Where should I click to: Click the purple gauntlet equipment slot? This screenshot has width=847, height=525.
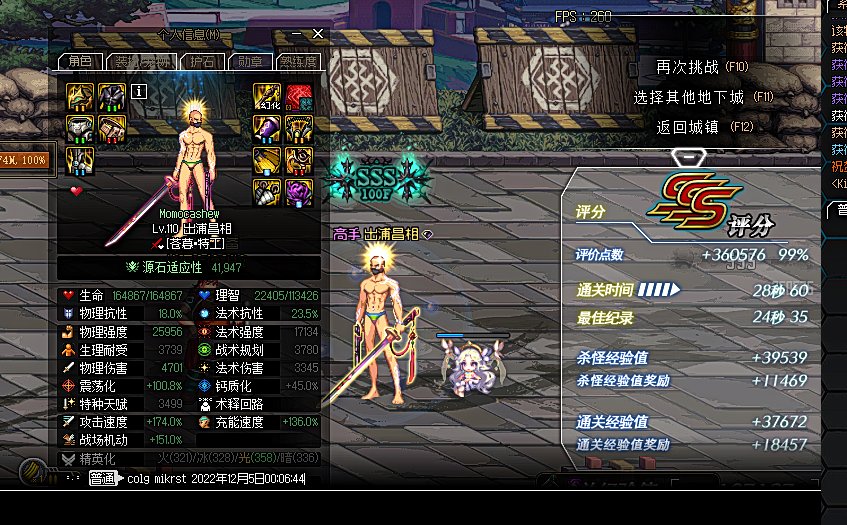(x=266, y=128)
